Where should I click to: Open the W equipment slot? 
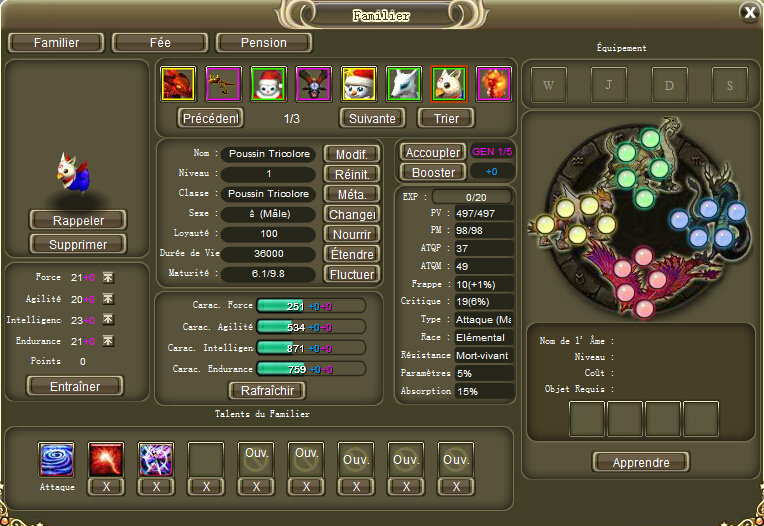[548, 85]
